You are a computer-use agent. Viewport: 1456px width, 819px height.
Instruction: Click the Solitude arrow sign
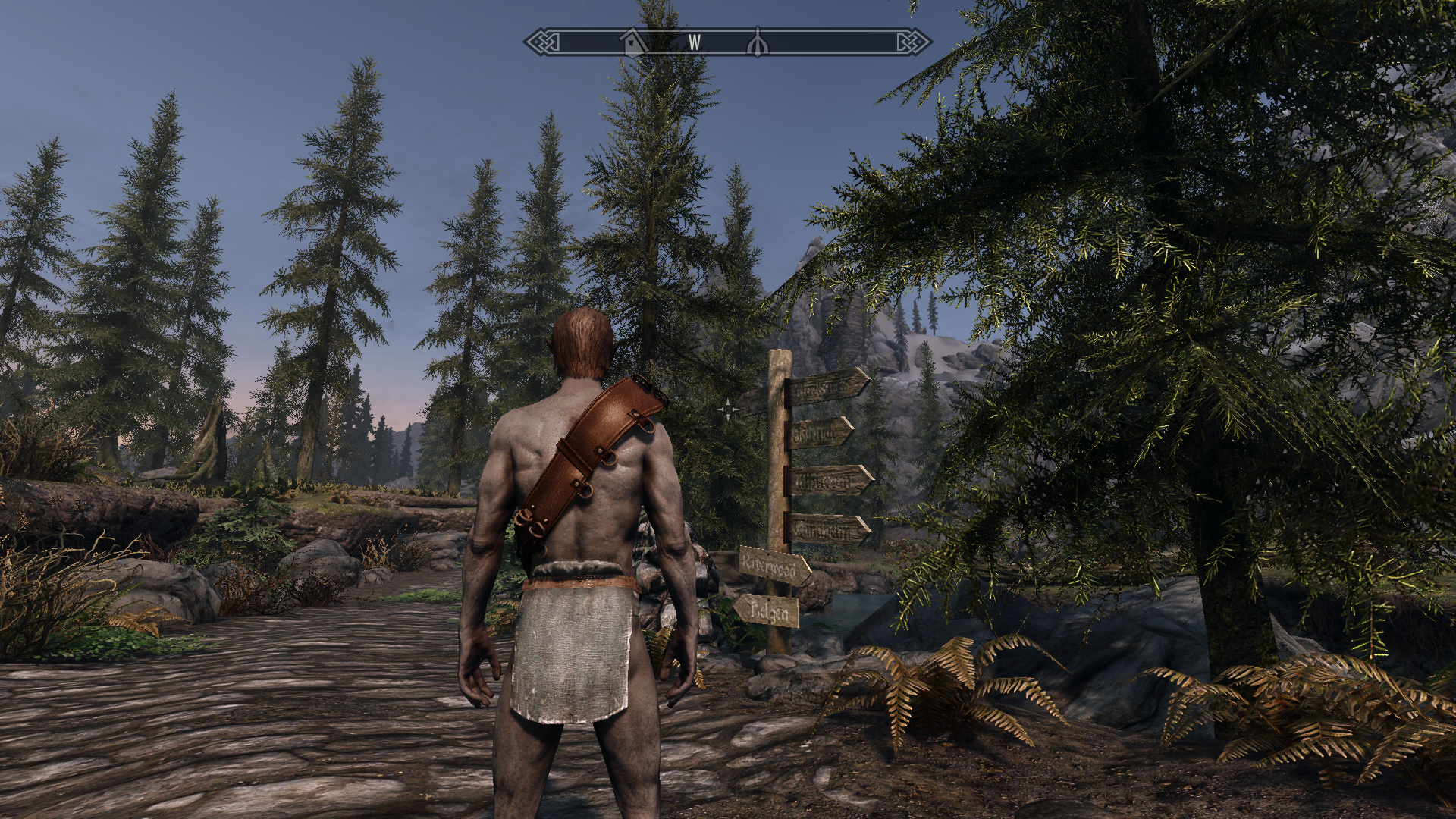(x=819, y=431)
